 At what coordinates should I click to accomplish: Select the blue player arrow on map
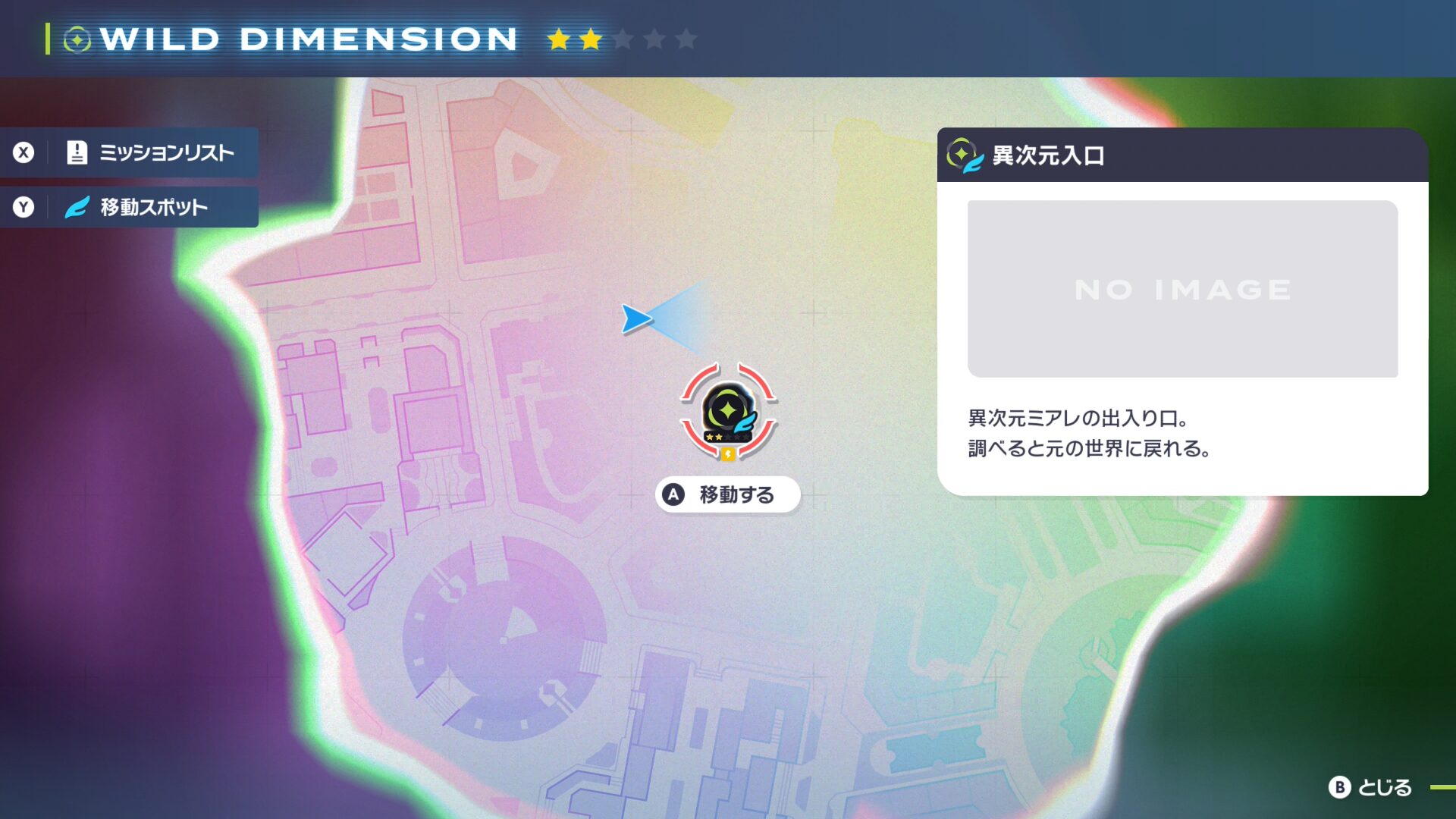[635, 318]
